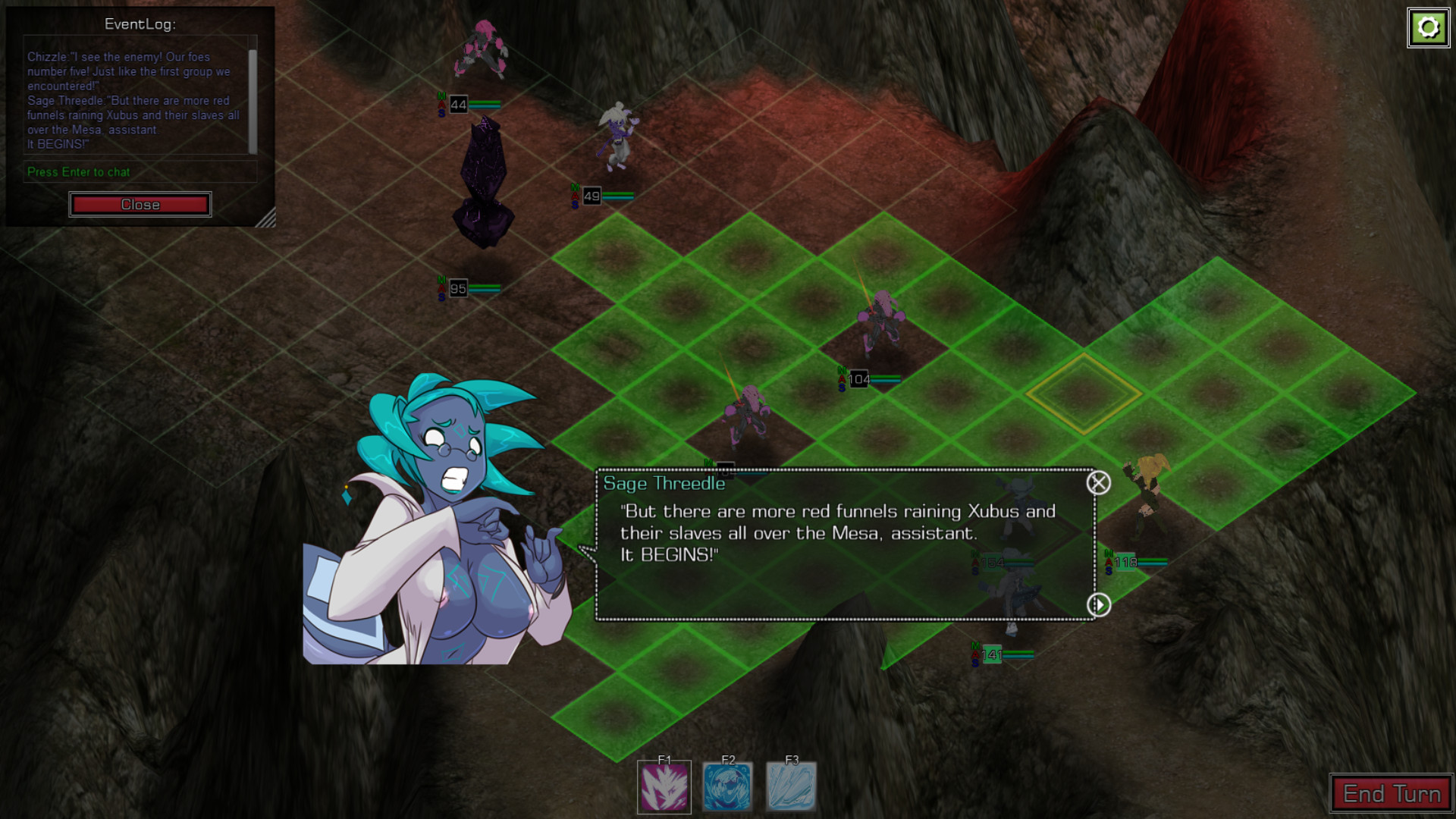Grab the EventLog resize corner handle
The width and height of the screenshot is (1456, 819).
[266, 219]
